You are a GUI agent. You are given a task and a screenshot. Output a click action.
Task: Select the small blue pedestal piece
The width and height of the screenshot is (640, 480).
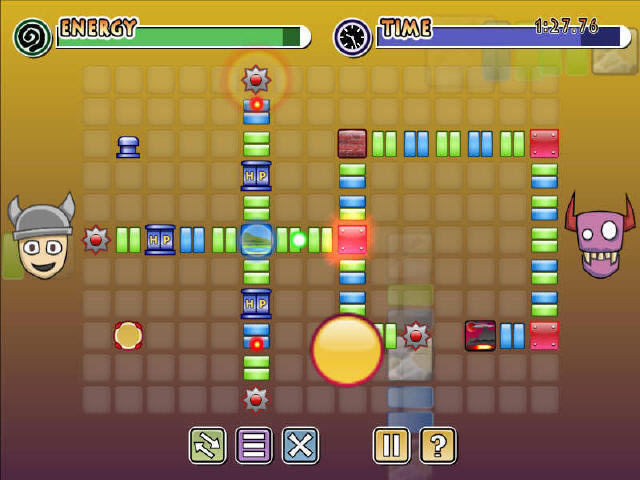(x=128, y=147)
